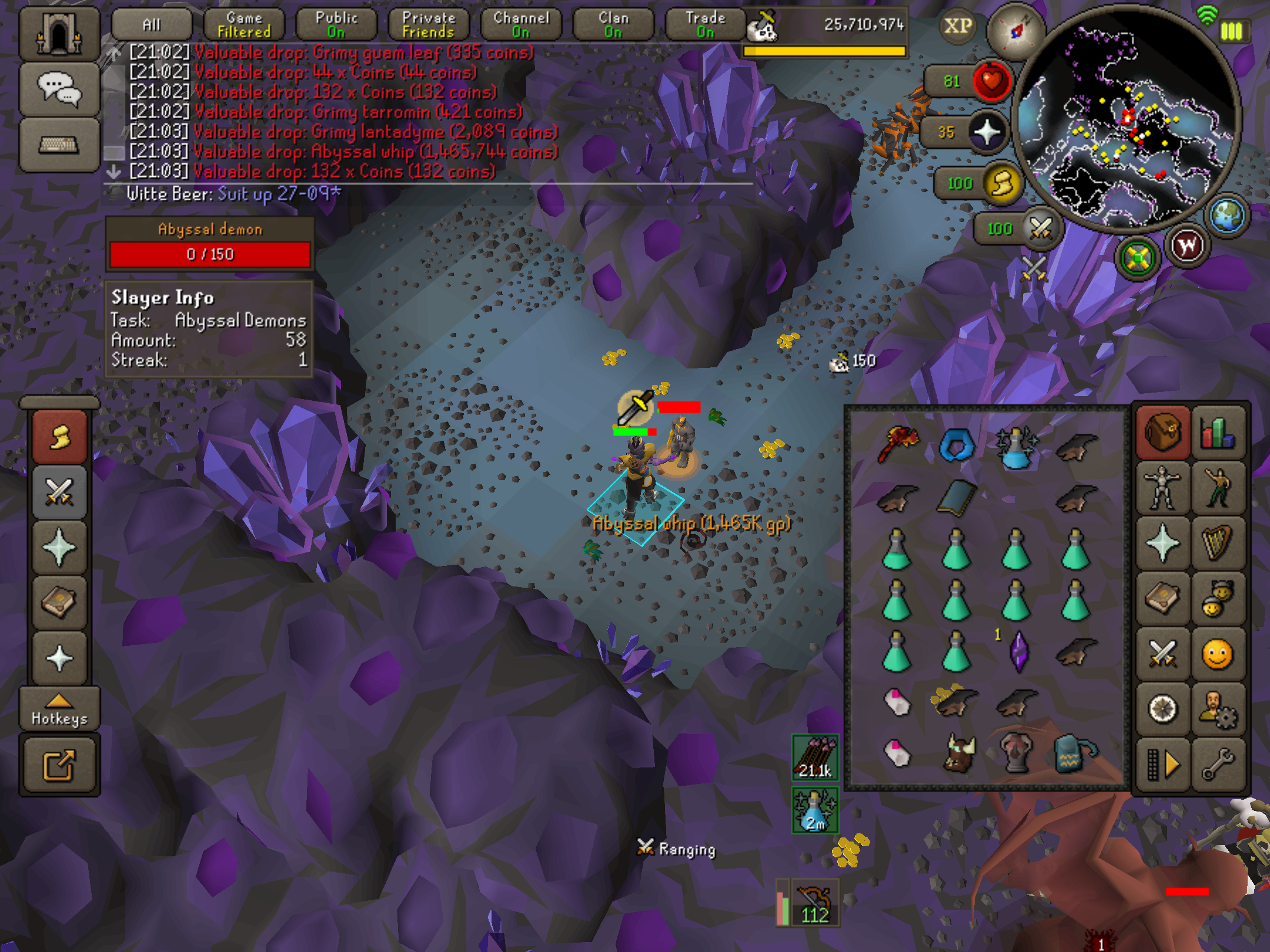Open the Trade chat tab
The width and height of the screenshot is (1270, 952).
(x=705, y=25)
